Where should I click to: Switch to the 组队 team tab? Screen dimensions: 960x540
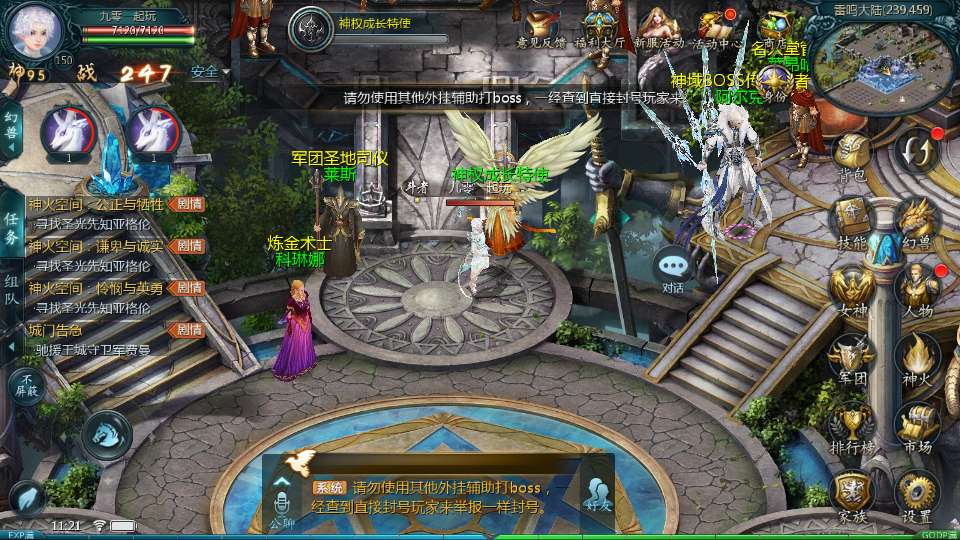pos(11,289)
